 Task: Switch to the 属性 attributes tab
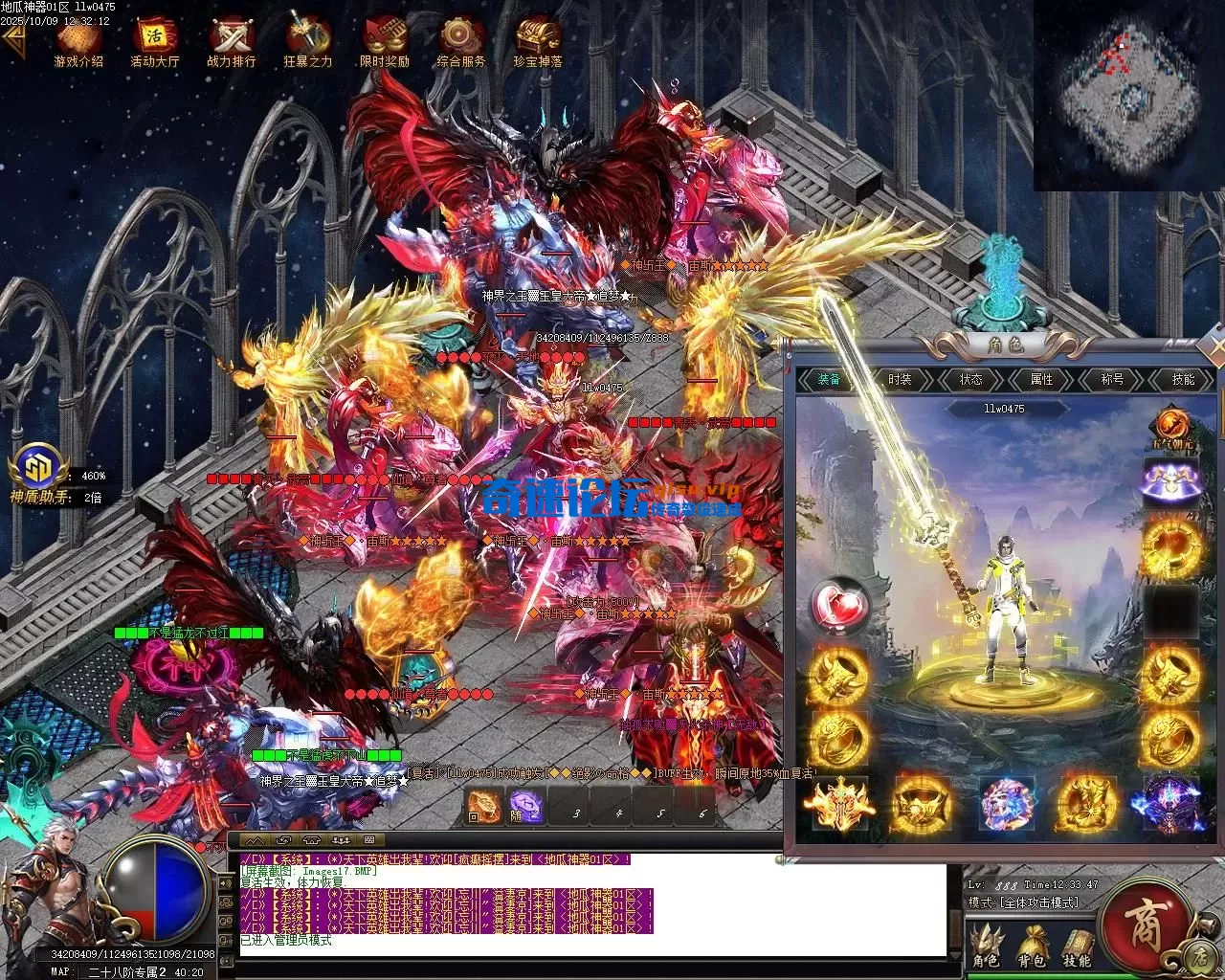point(1041,380)
